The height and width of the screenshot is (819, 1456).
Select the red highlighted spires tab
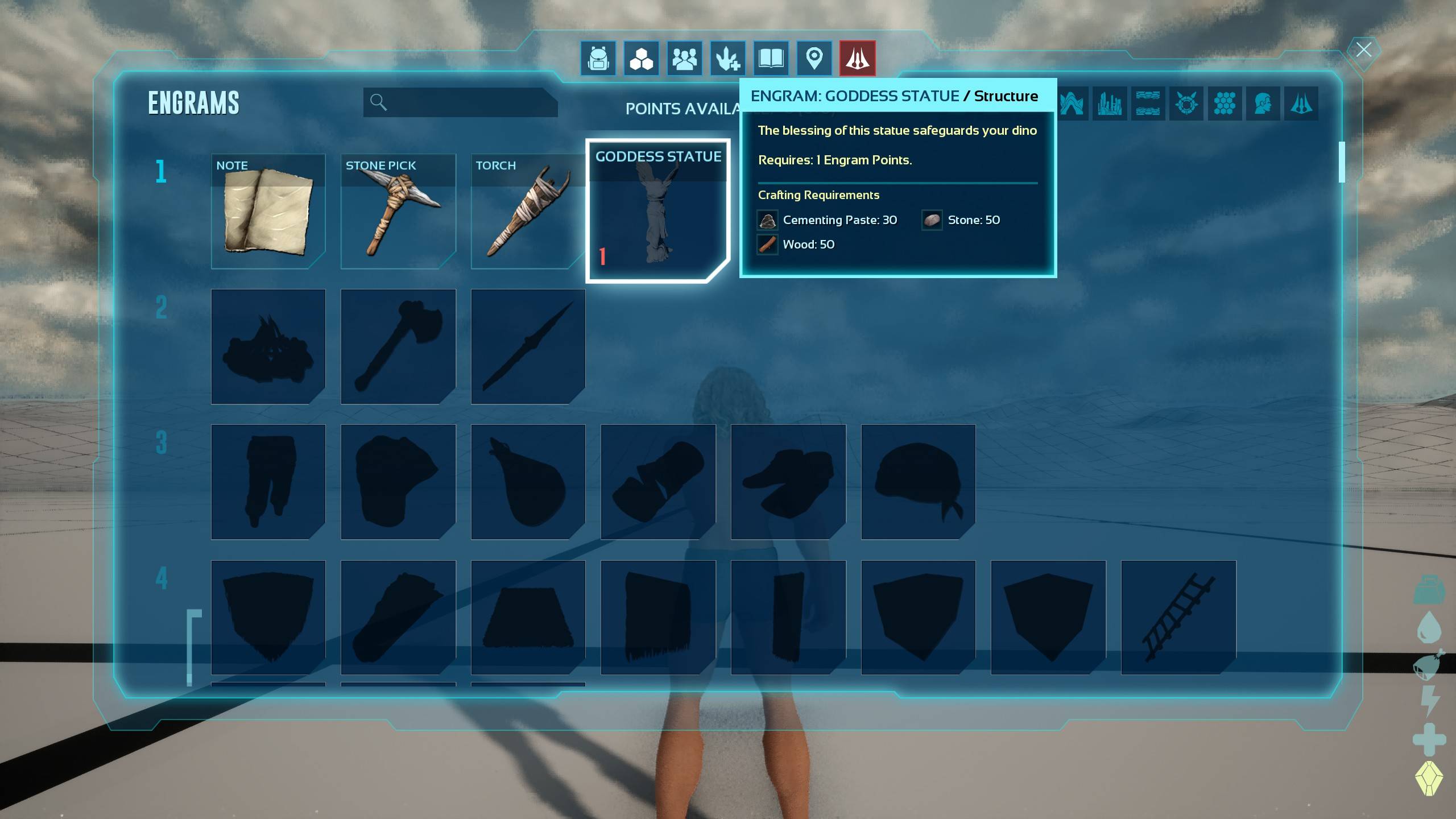tap(858, 58)
